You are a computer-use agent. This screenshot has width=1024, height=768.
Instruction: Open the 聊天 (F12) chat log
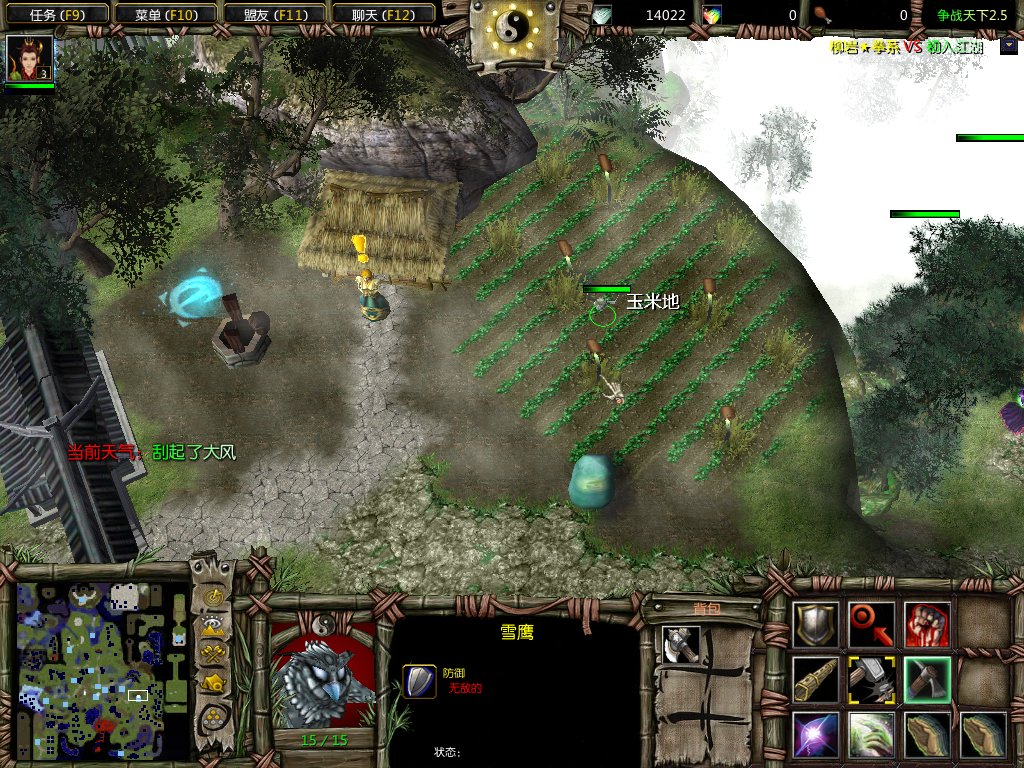[382, 15]
